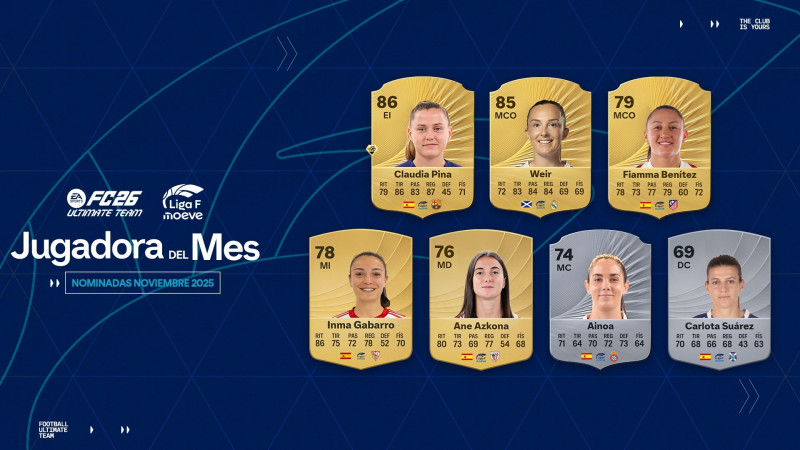Pick the Fiamma Benítez 79 card
Screen dimensions: 800x450
(659, 145)
